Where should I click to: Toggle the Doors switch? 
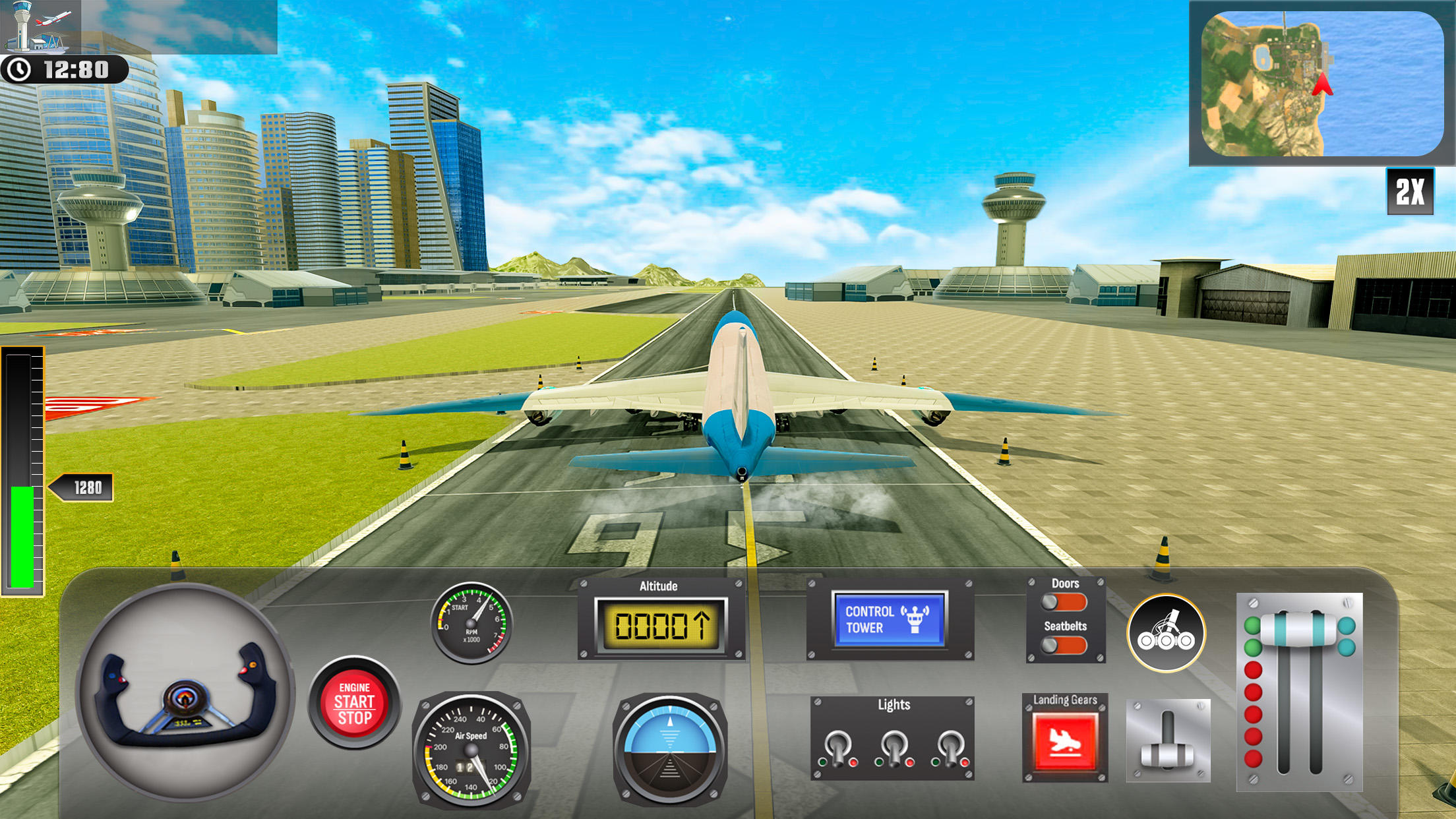click(1064, 603)
